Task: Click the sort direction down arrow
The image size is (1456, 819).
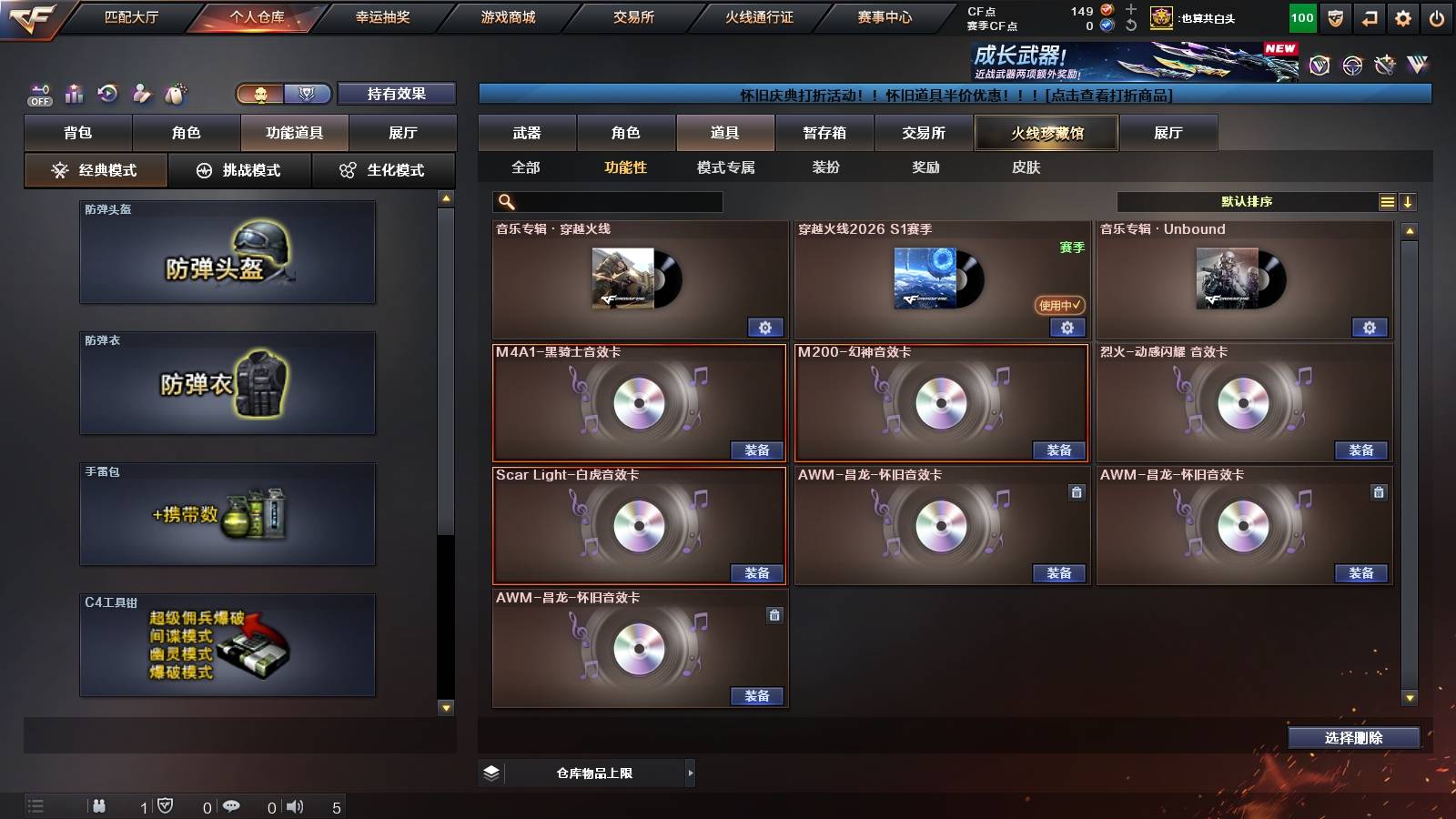Action: (1408, 201)
